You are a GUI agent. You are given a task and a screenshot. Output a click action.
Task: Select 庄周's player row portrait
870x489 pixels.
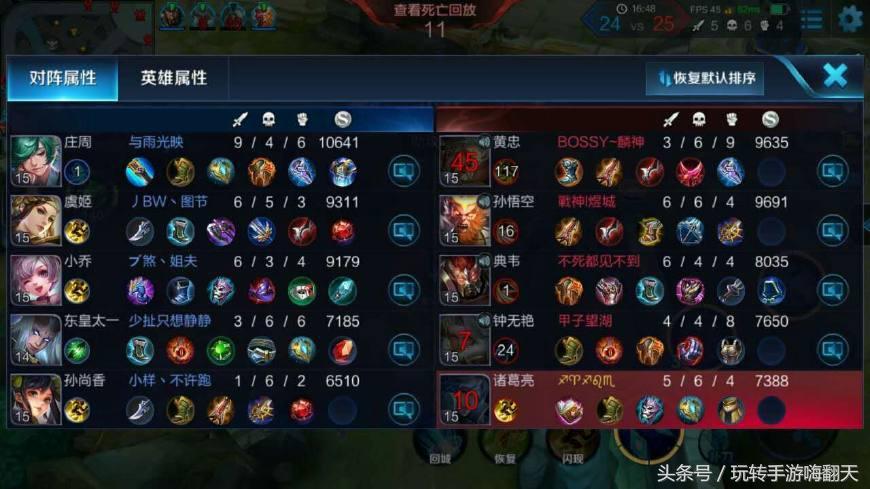coord(35,160)
